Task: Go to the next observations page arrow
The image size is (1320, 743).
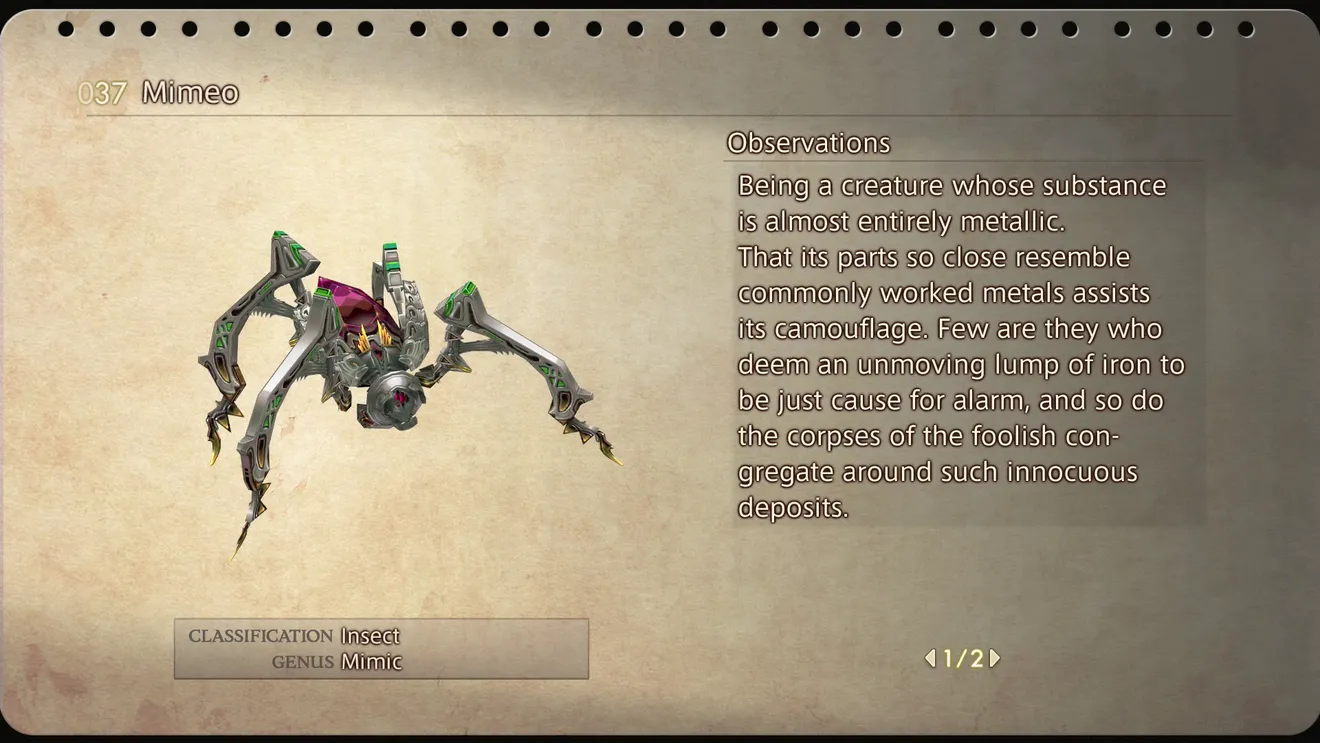Action: coord(994,658)
